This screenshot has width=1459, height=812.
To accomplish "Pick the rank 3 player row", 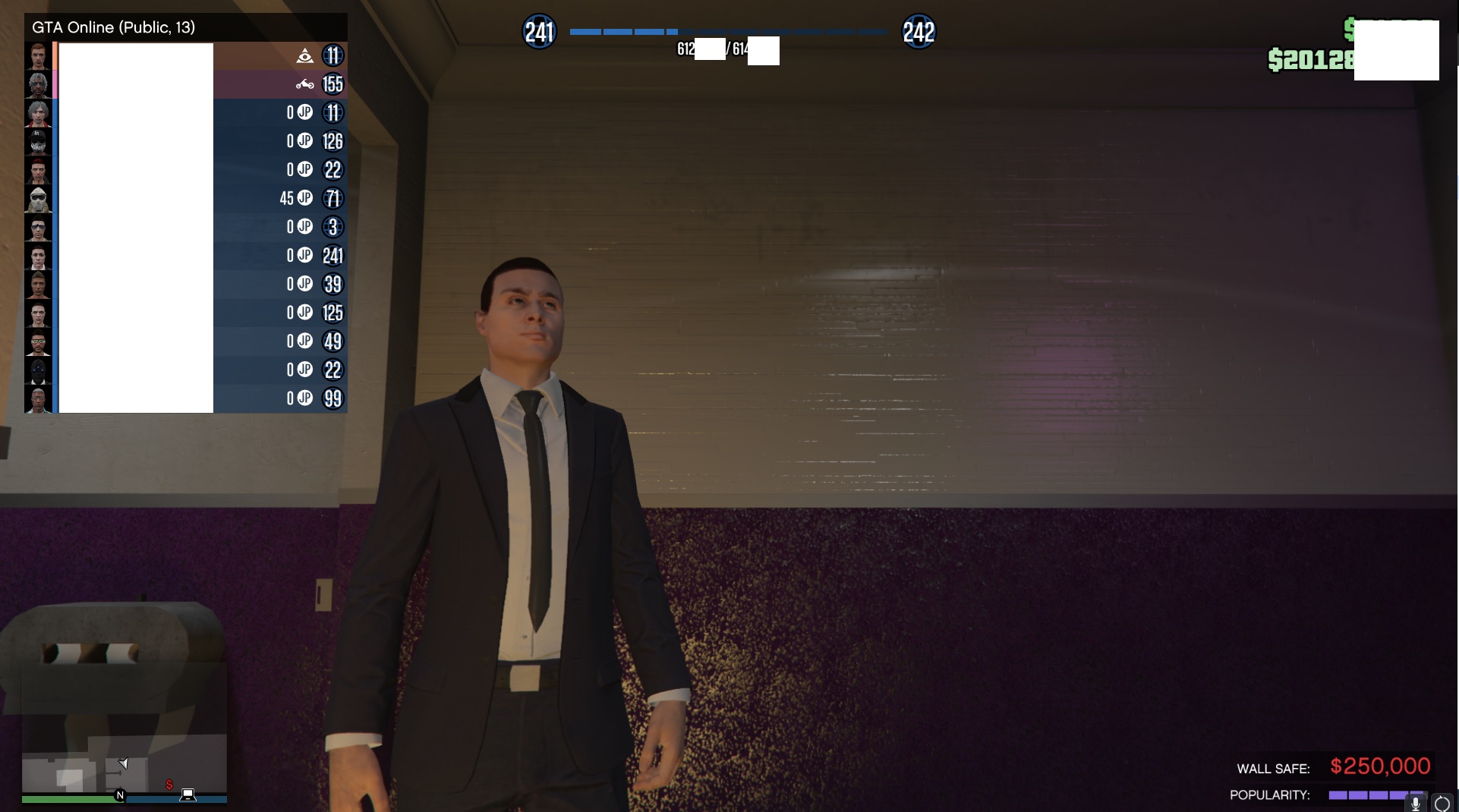I will click(186, 227).
